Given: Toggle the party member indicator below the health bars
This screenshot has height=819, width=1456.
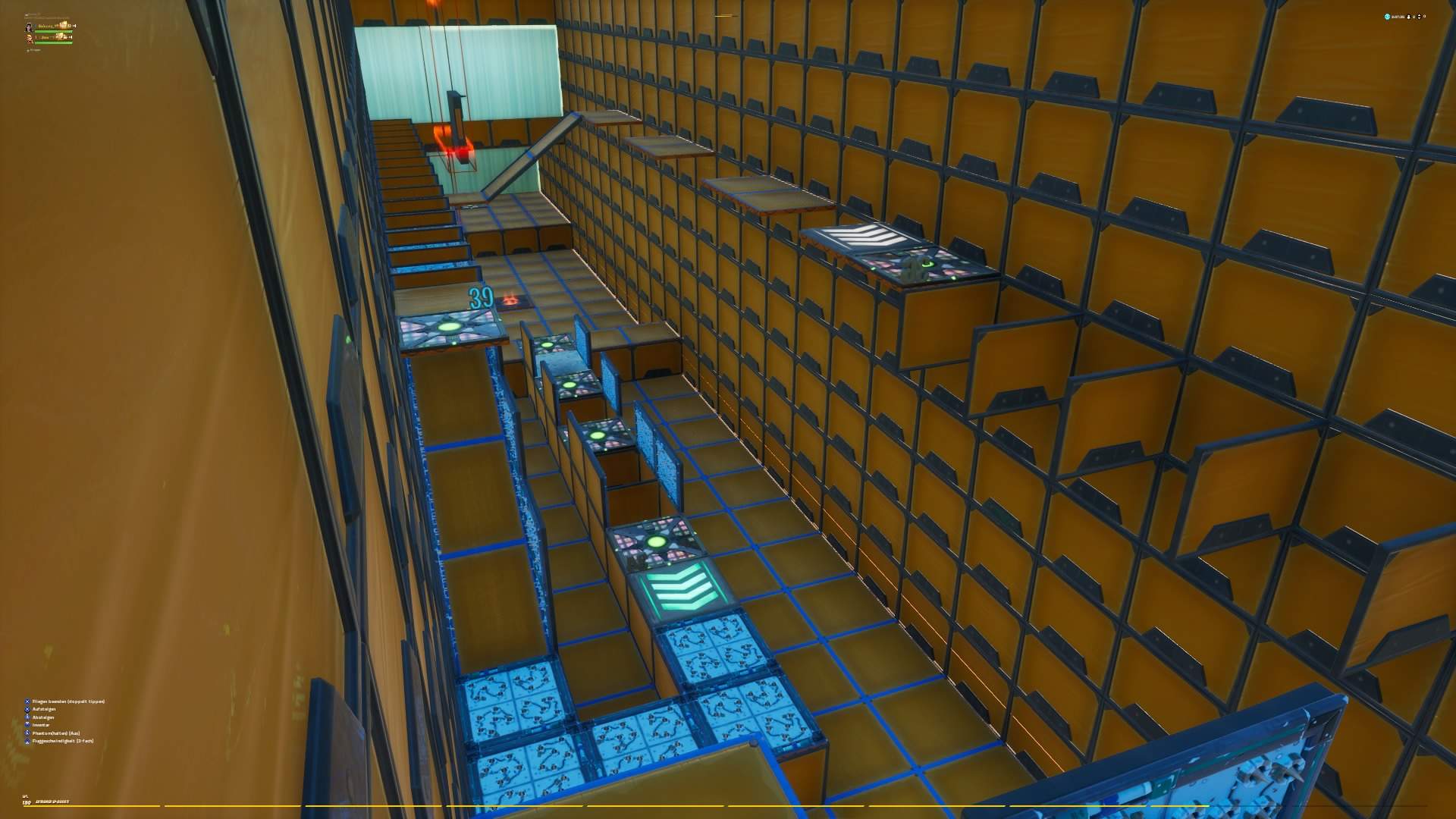Looking at the screenshot, I should [29, 50].
